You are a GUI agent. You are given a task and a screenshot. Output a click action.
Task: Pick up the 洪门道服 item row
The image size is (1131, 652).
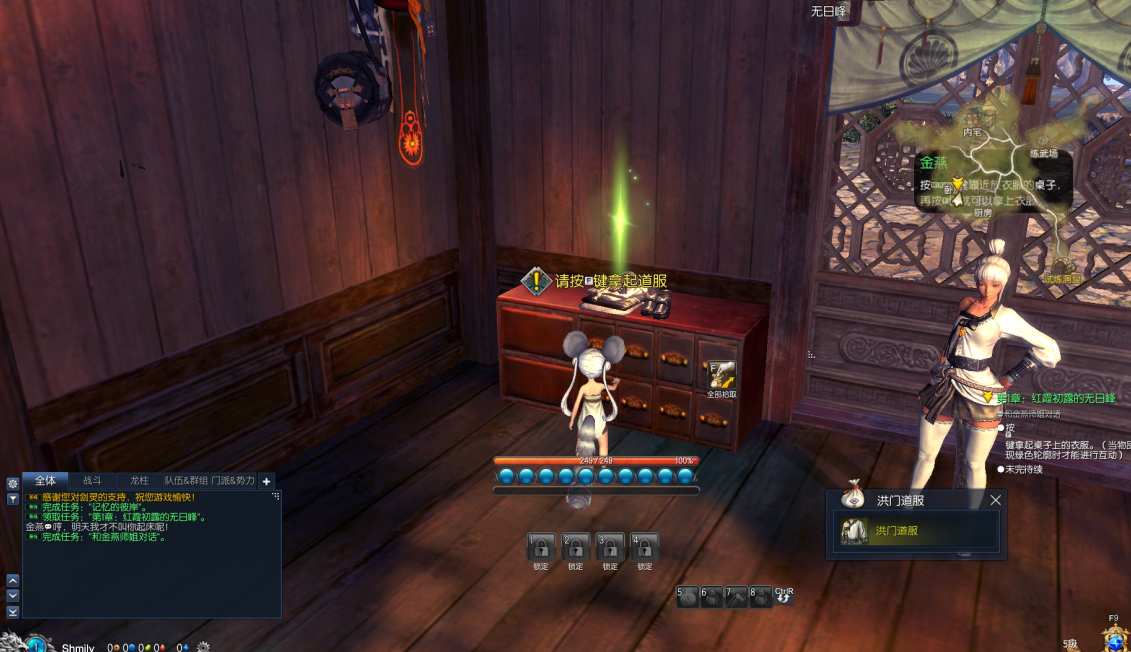pyautogui.click(x=917, y=531)
